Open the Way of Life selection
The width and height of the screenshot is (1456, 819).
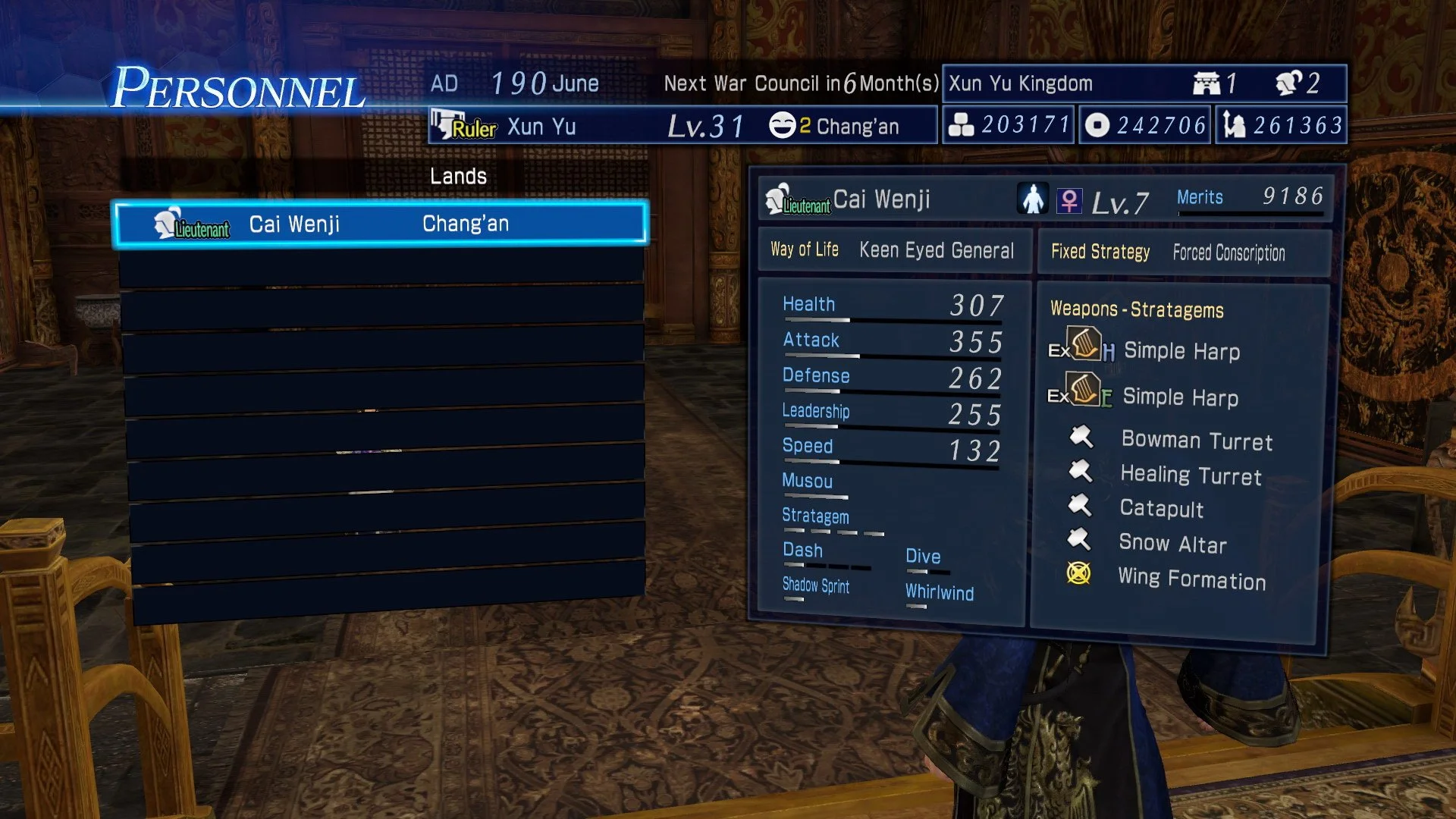coord(803,249)
